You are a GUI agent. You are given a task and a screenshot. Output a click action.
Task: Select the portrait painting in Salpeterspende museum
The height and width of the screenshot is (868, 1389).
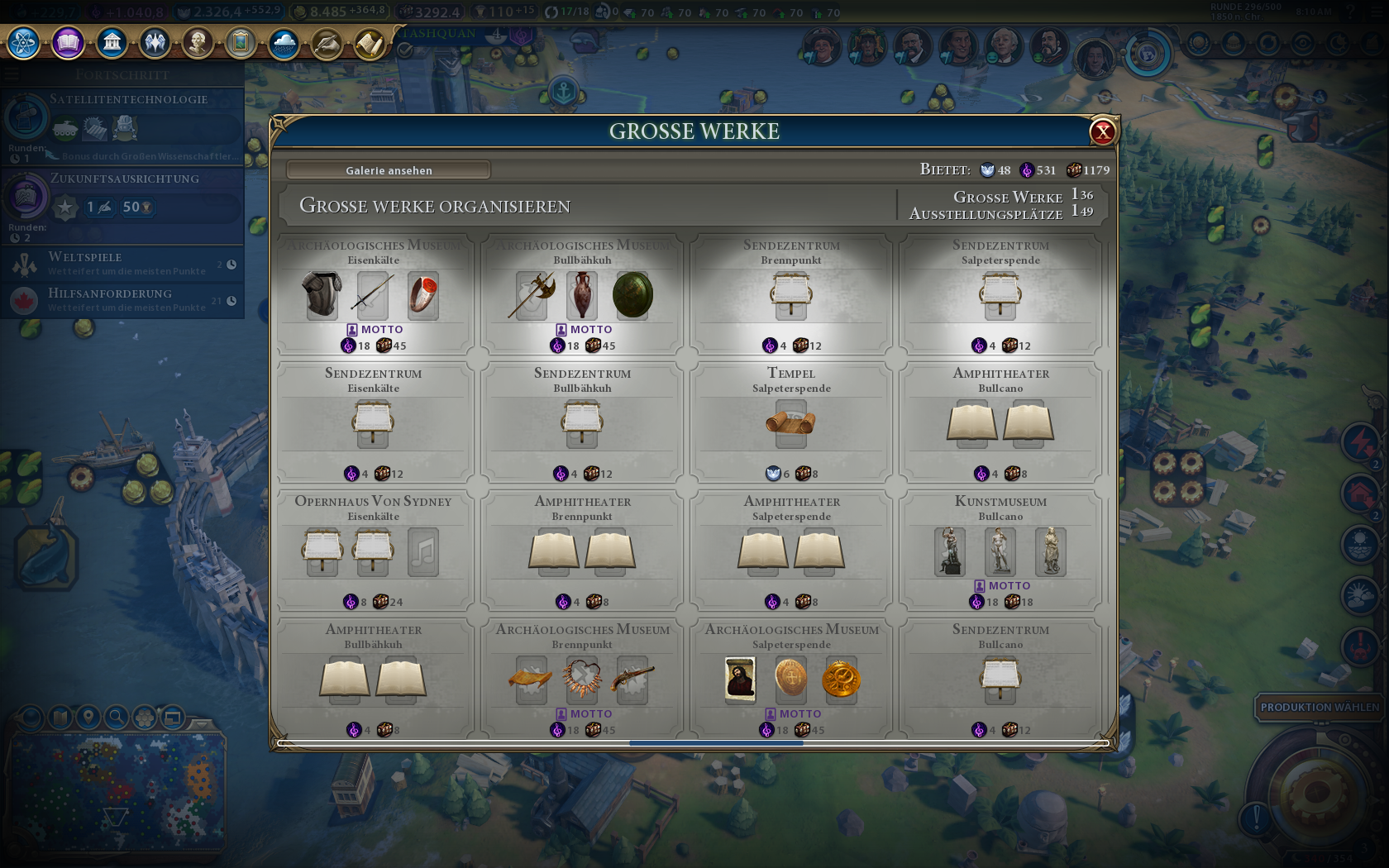pos(740,680)
